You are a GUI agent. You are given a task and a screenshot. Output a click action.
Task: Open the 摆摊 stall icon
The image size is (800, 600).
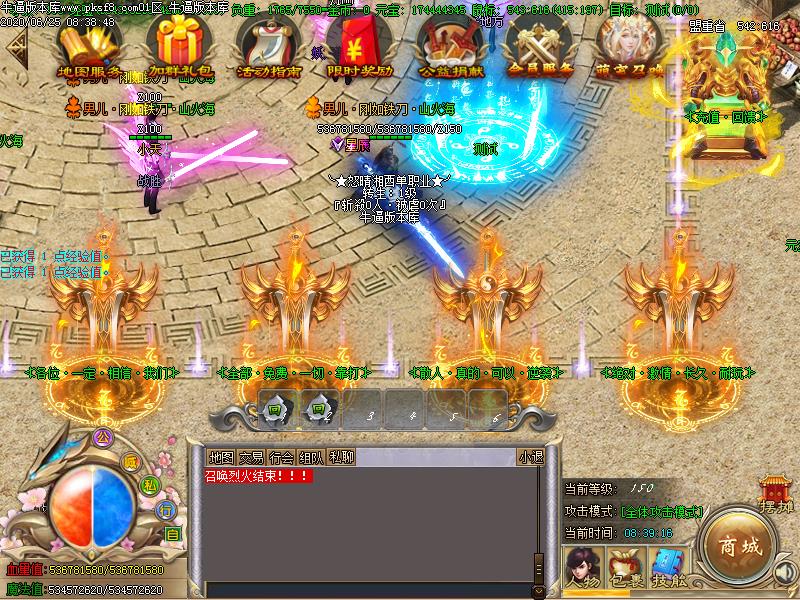(x=776, y=494)
